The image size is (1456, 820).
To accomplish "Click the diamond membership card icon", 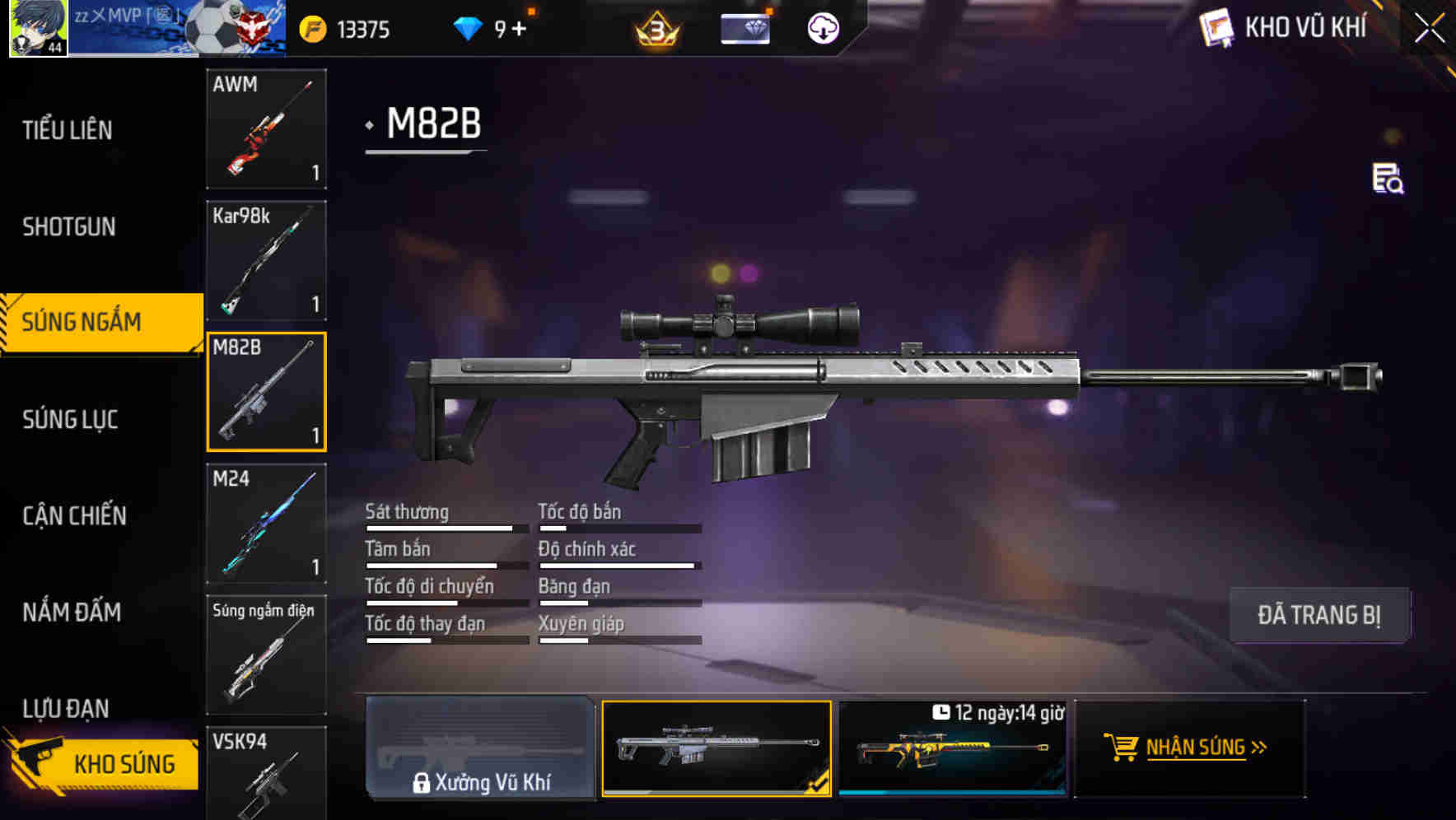I will (x=744, y=28).
